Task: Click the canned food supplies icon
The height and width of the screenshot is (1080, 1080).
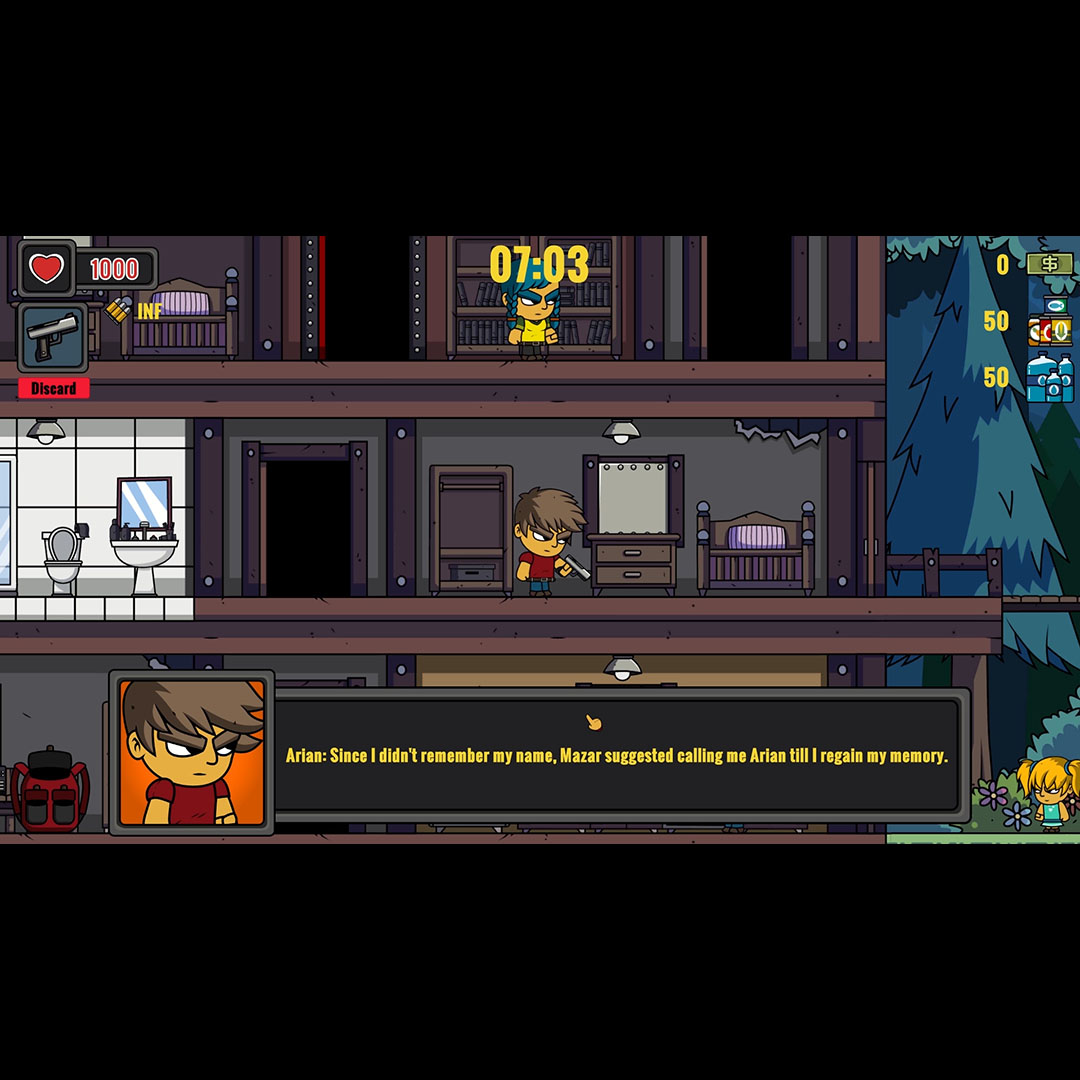Action: click(1050, 322)
